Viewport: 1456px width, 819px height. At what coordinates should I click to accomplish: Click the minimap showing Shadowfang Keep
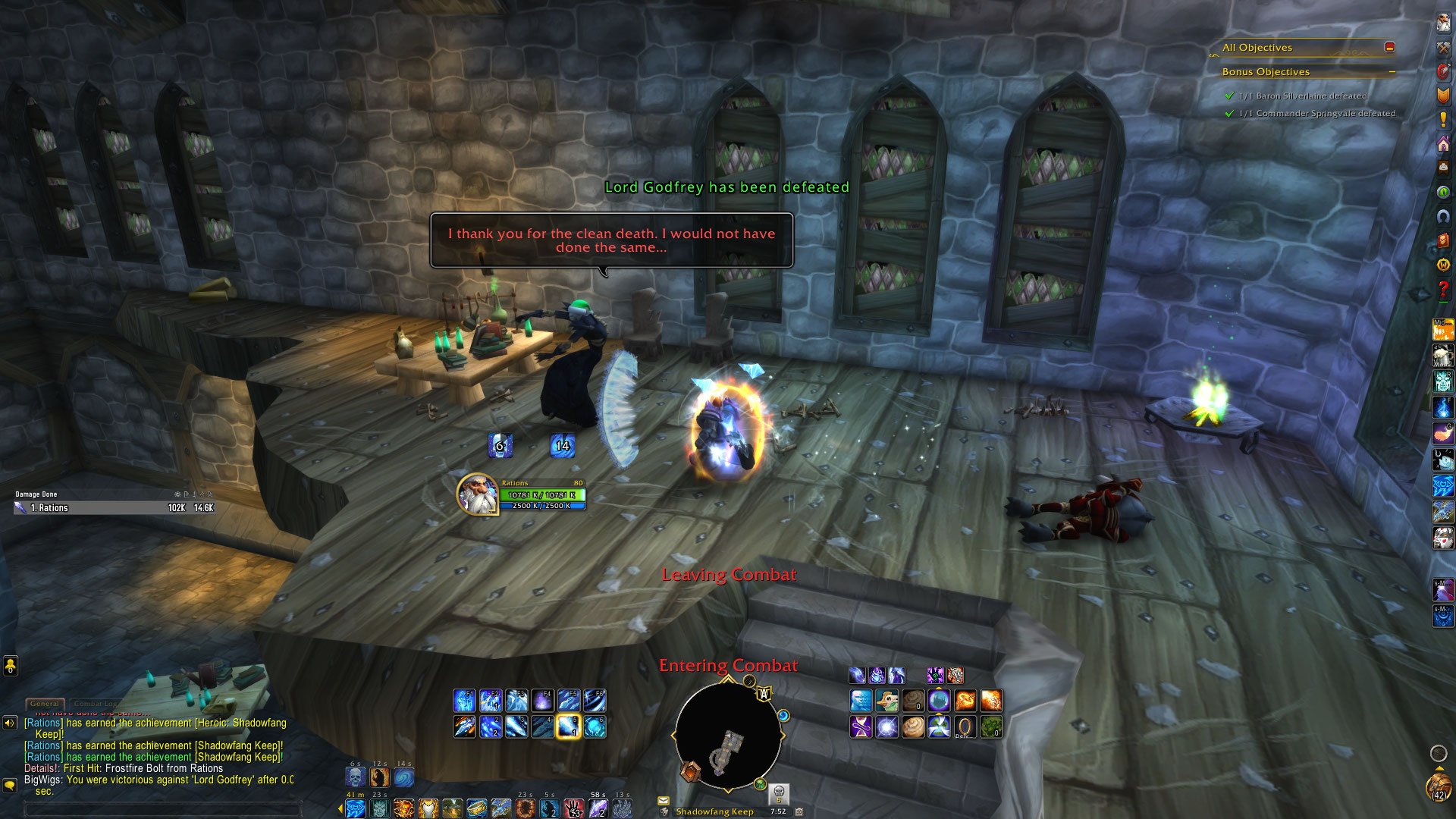click(728, 737)
